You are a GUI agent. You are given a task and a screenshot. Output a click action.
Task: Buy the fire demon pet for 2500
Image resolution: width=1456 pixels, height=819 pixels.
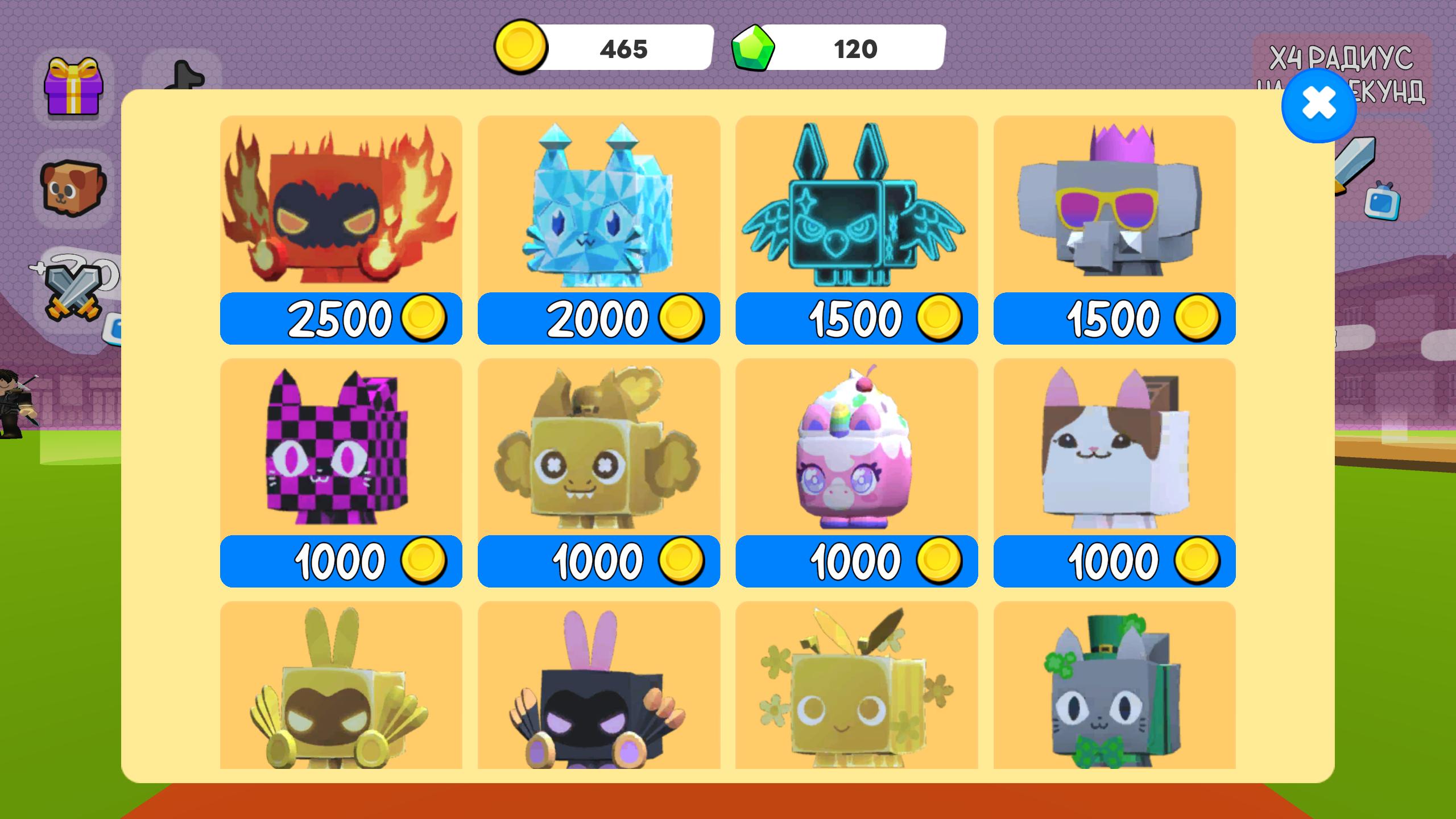(341, 318)
